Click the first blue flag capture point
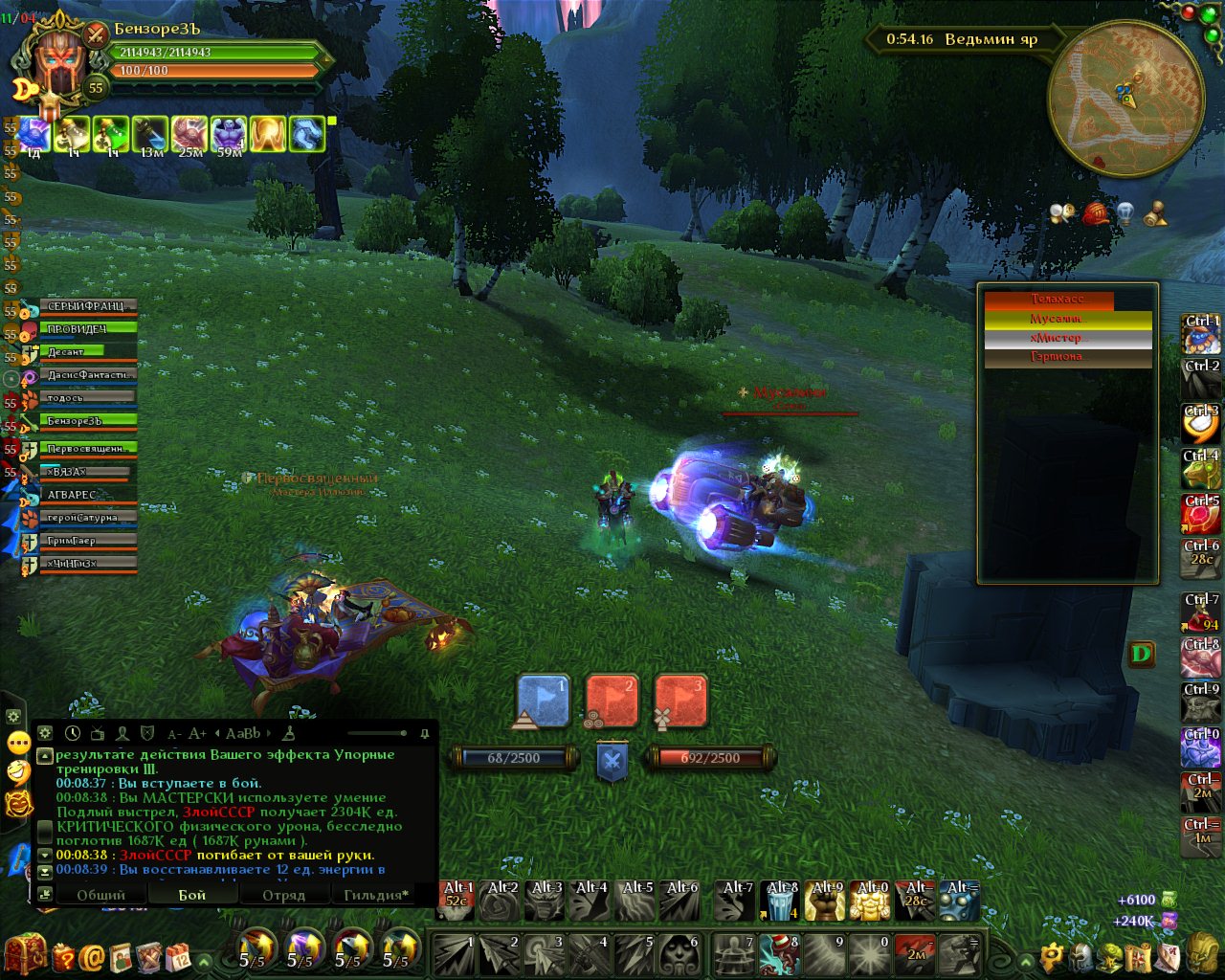The image size is (1225, 980). click(x=543, y=701)
